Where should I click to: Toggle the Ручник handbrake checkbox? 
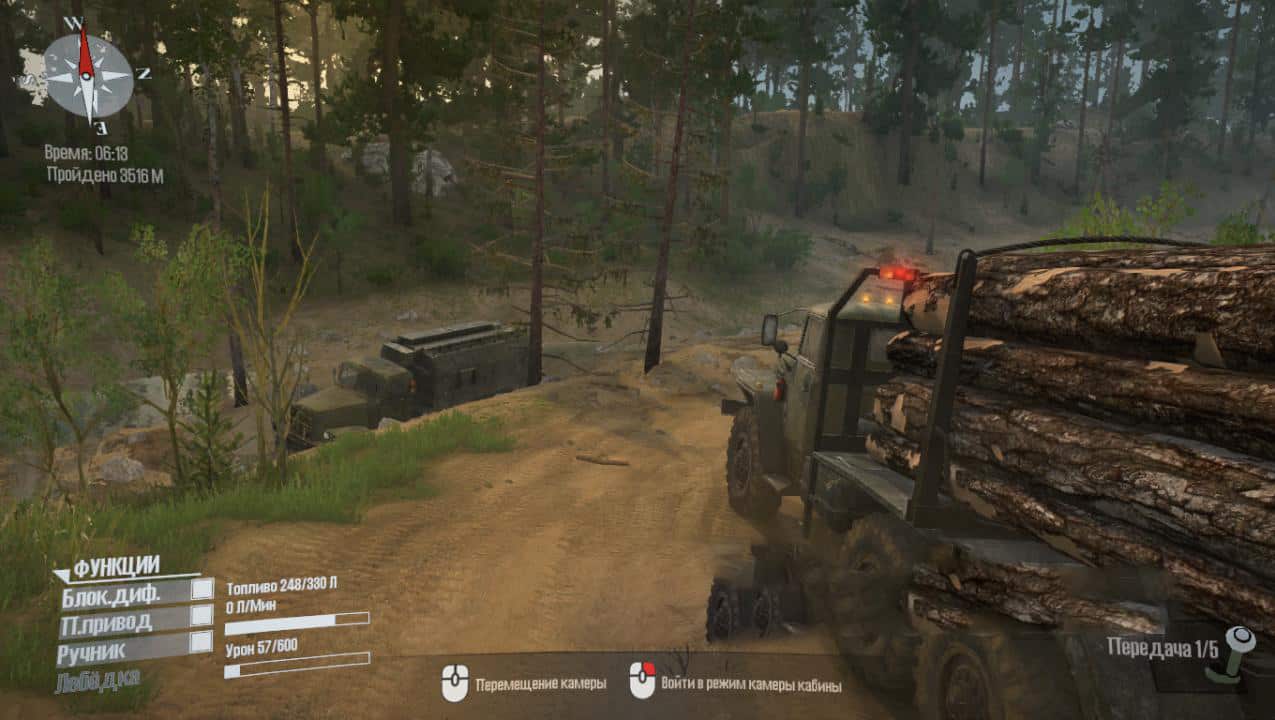201,642
